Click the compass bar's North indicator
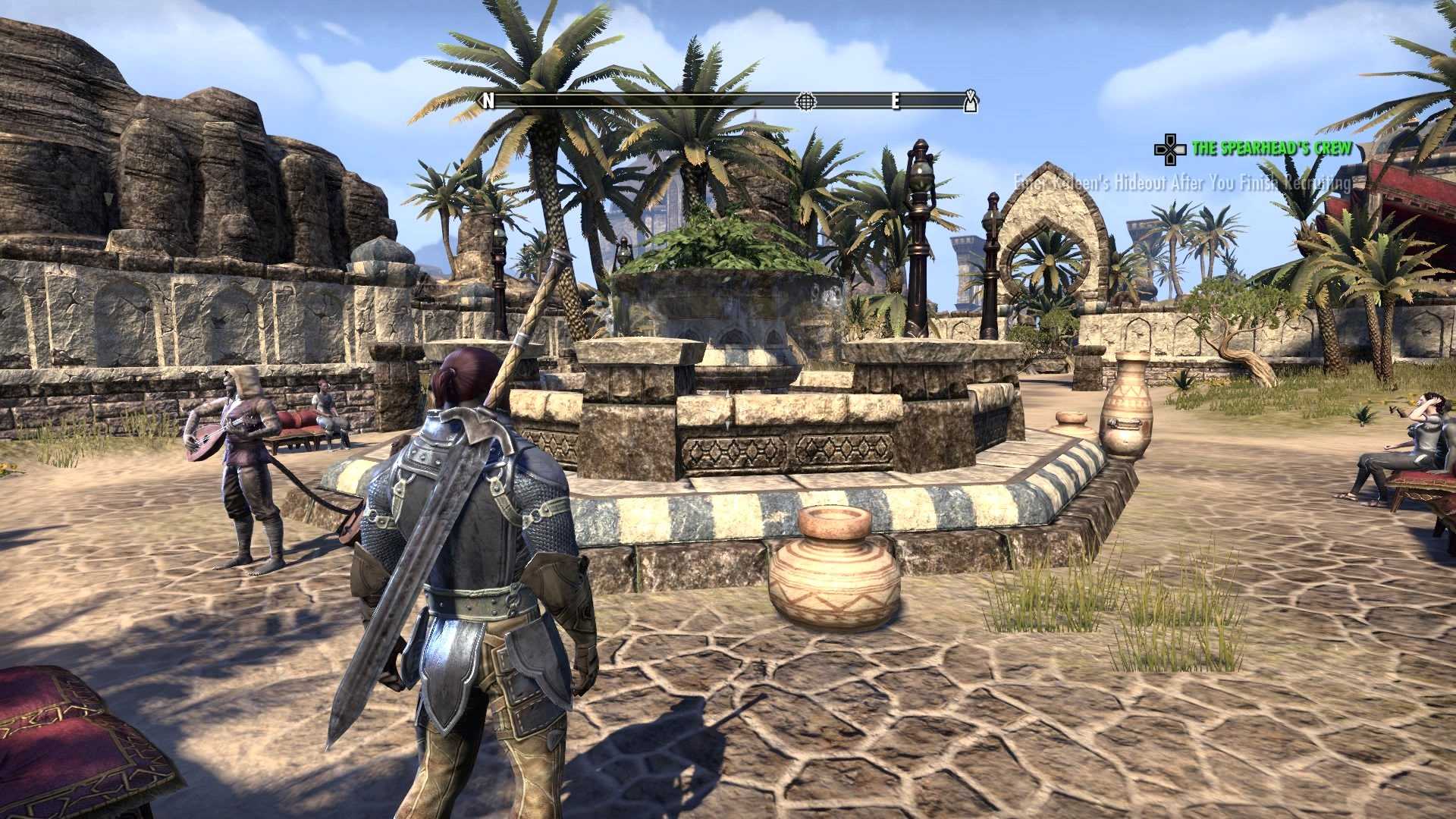Screen dimensions: 1456x819 (x=488, y=101)
